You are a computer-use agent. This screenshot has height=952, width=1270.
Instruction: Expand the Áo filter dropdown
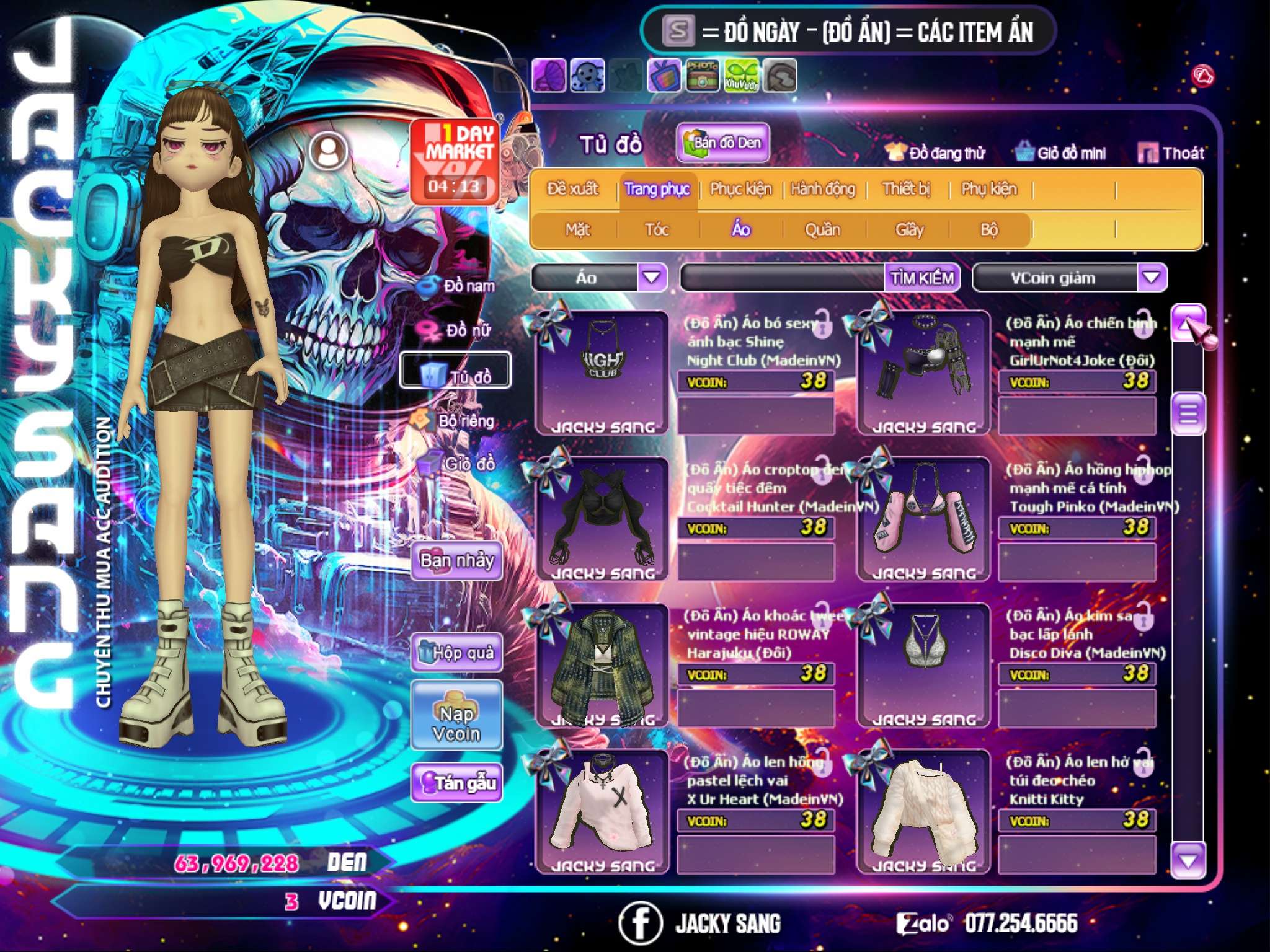652,277
